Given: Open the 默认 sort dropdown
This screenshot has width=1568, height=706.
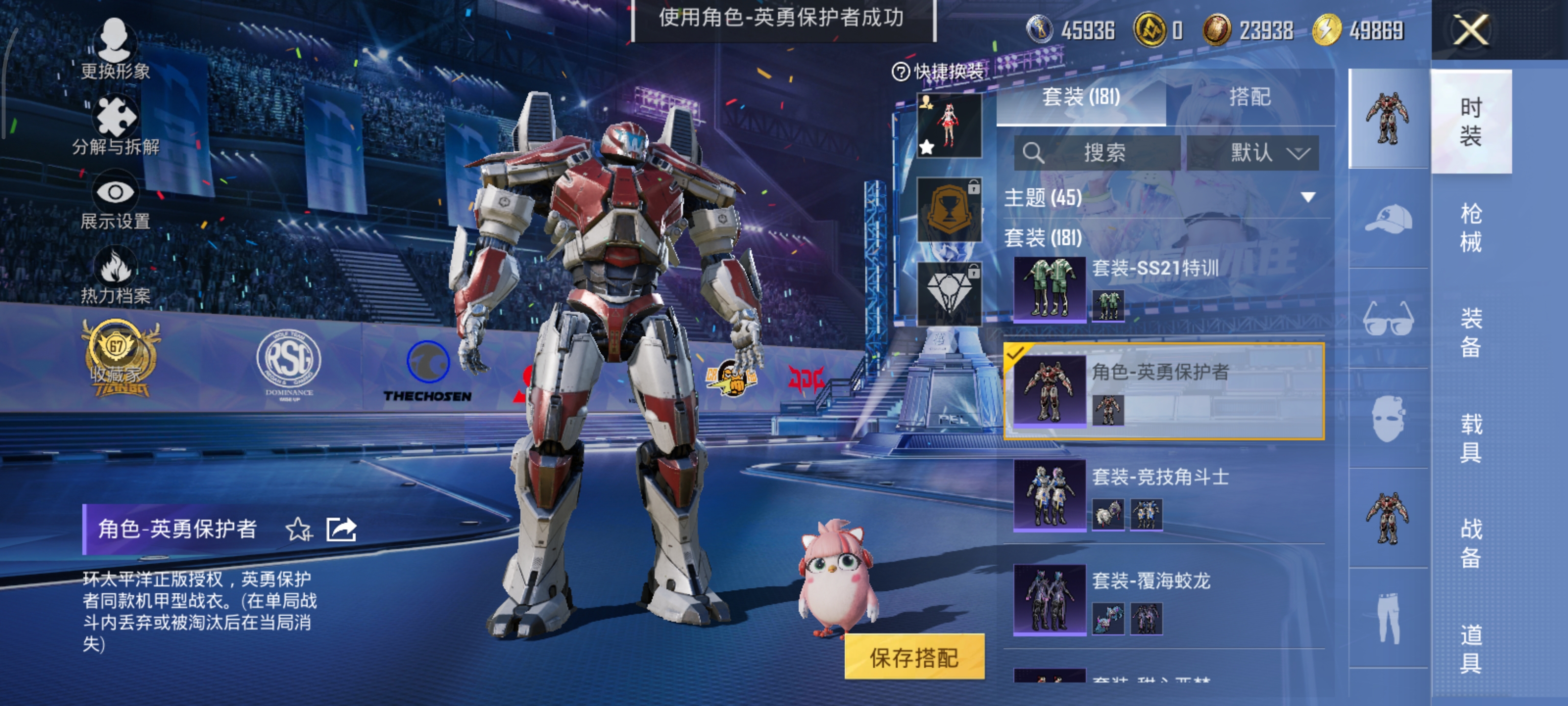Looking at the screenshot, I should tap(1253, 152).
